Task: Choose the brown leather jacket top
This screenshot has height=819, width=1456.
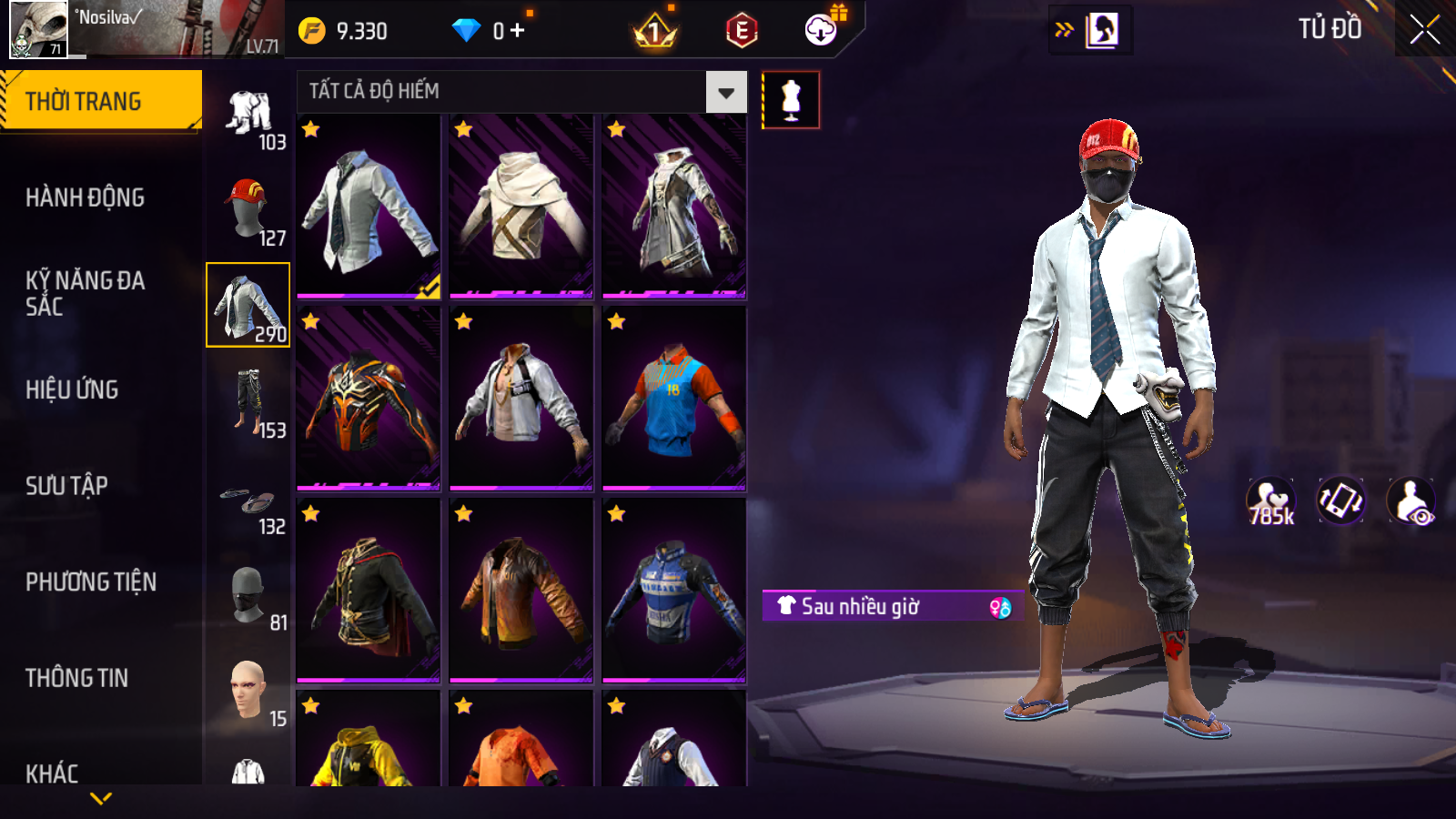Action: coord(521,591)
